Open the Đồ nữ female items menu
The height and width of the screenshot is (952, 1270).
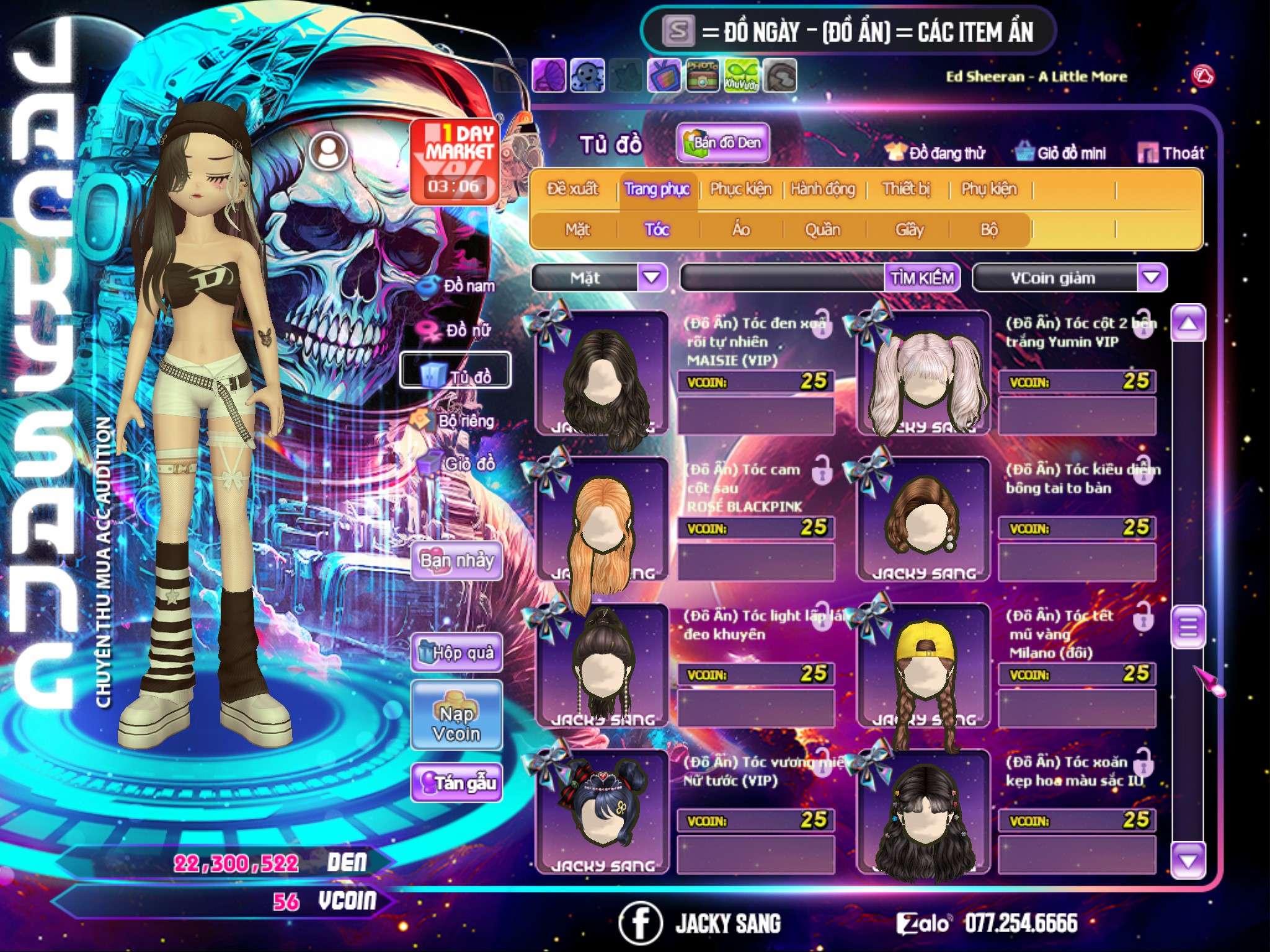pyautogui.click(x=458, y=330)
